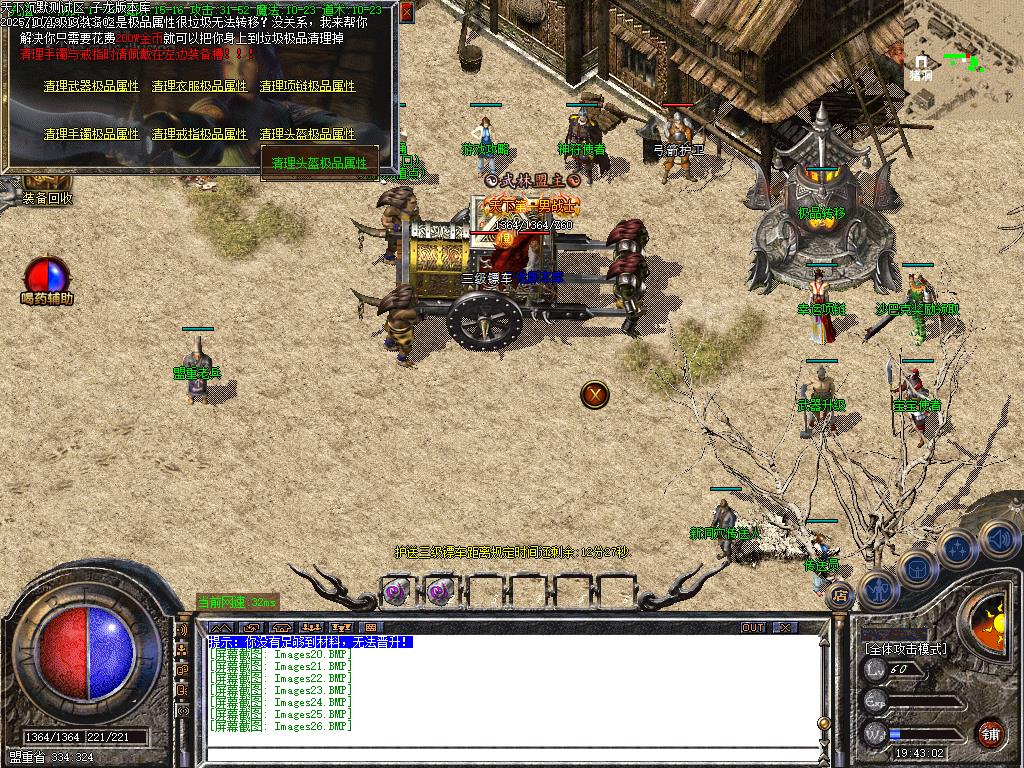Open the skills sparkle round button
Screen dimensions: 1024x768
[x=957, y=548]
